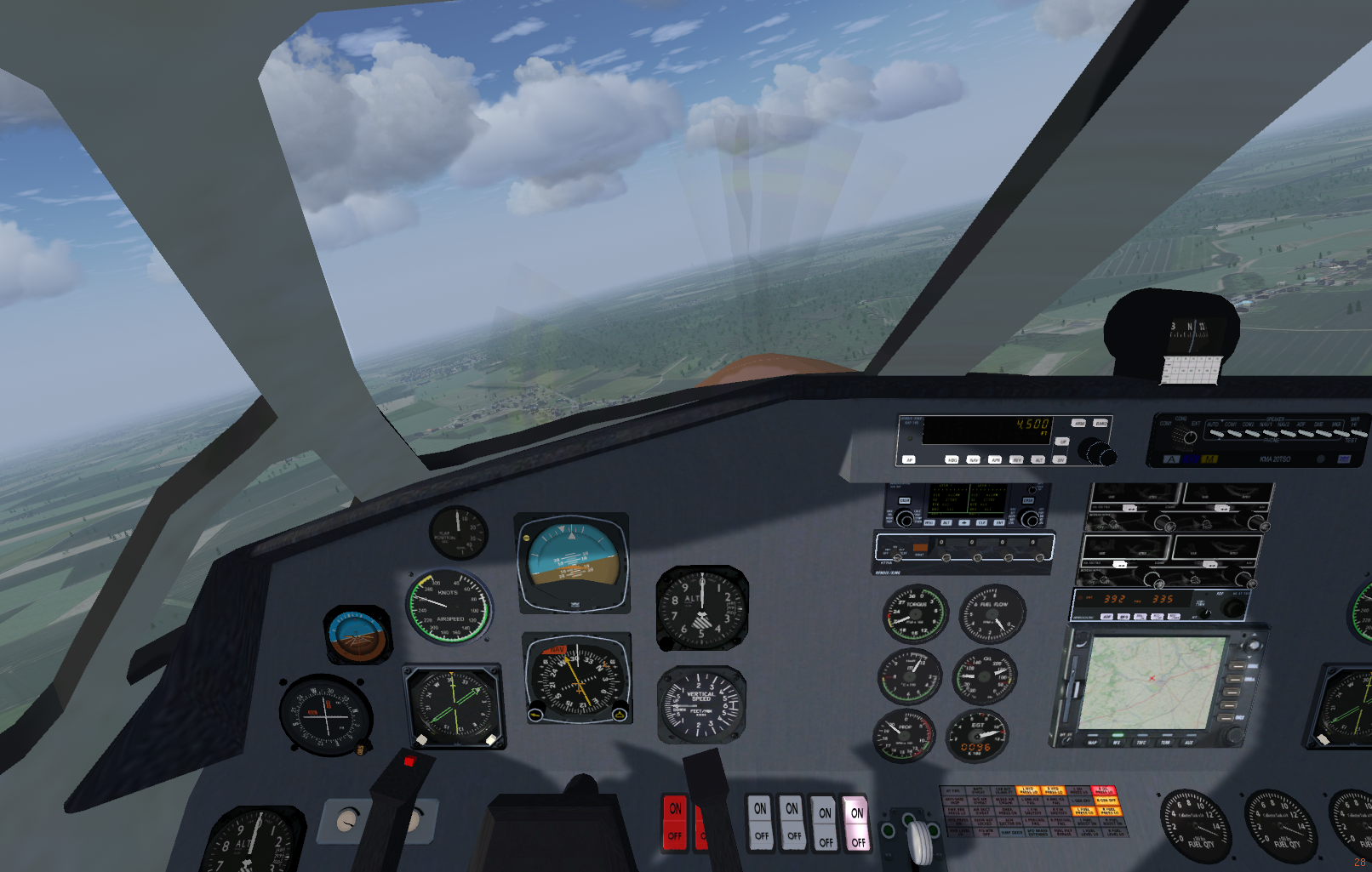Open the AUX page on the map display
This screenshot has width=1372, height=872.
tap(1189, 743)
